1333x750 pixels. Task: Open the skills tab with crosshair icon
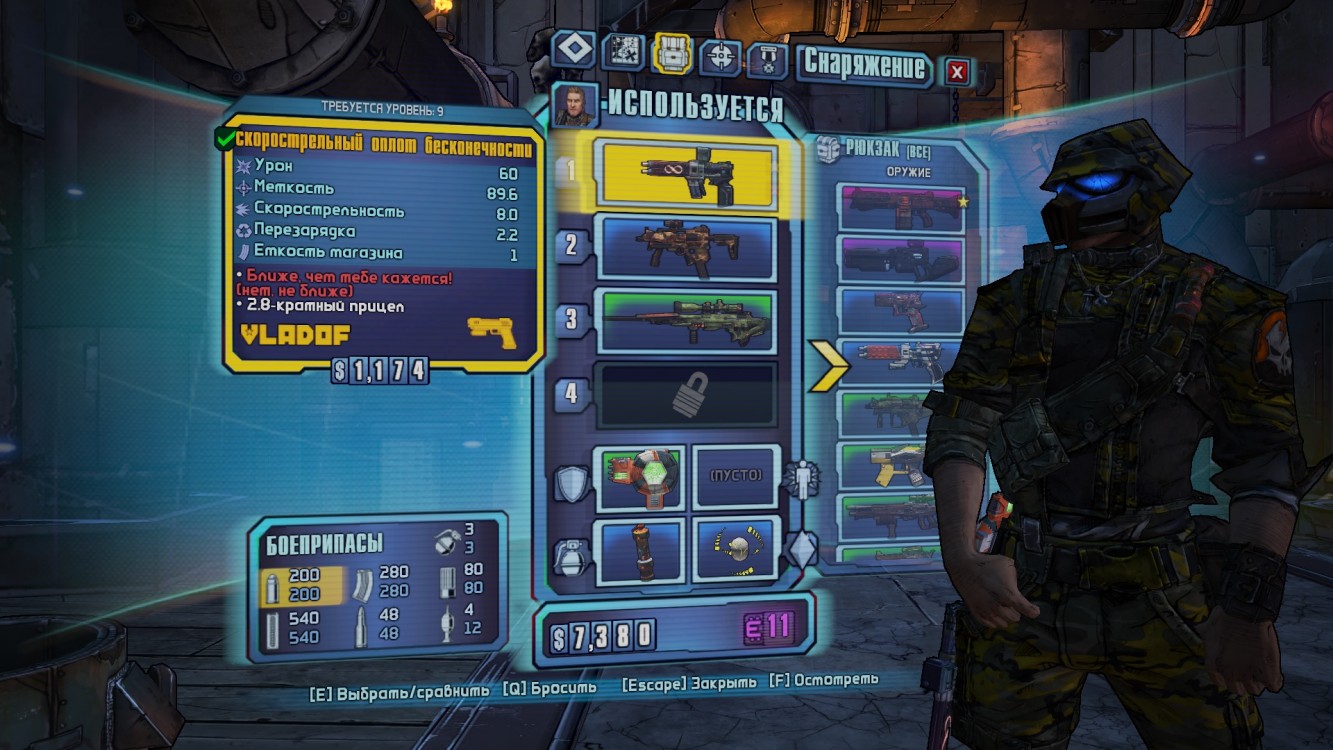(719, 56)
